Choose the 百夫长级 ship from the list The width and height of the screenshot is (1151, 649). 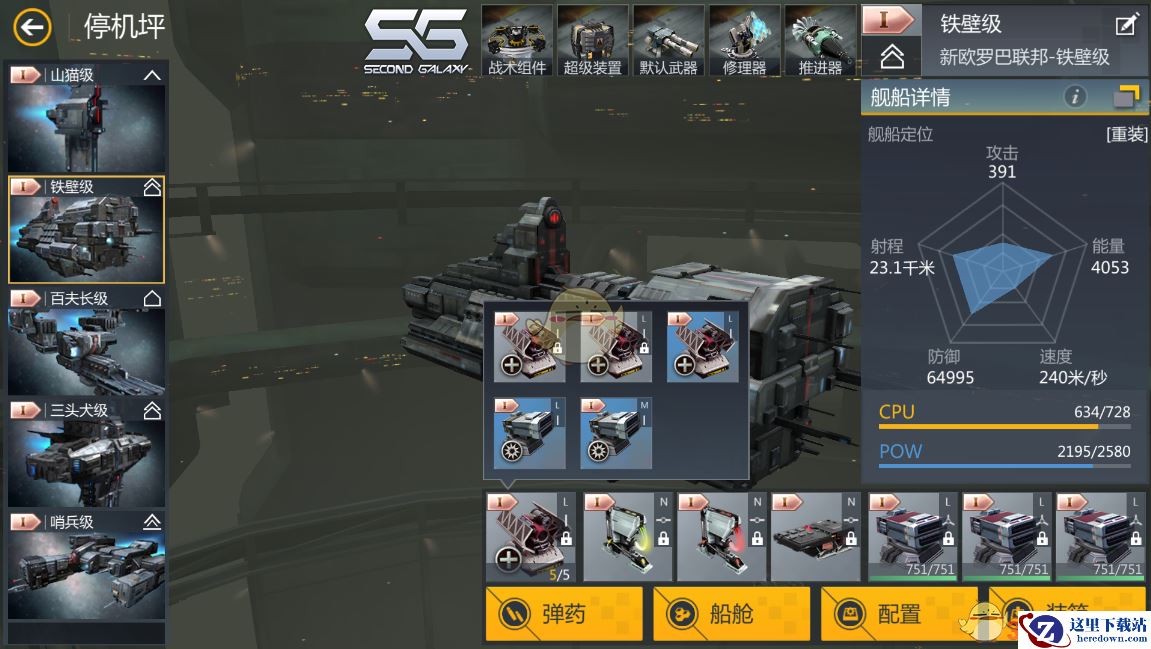pos(87,343)
